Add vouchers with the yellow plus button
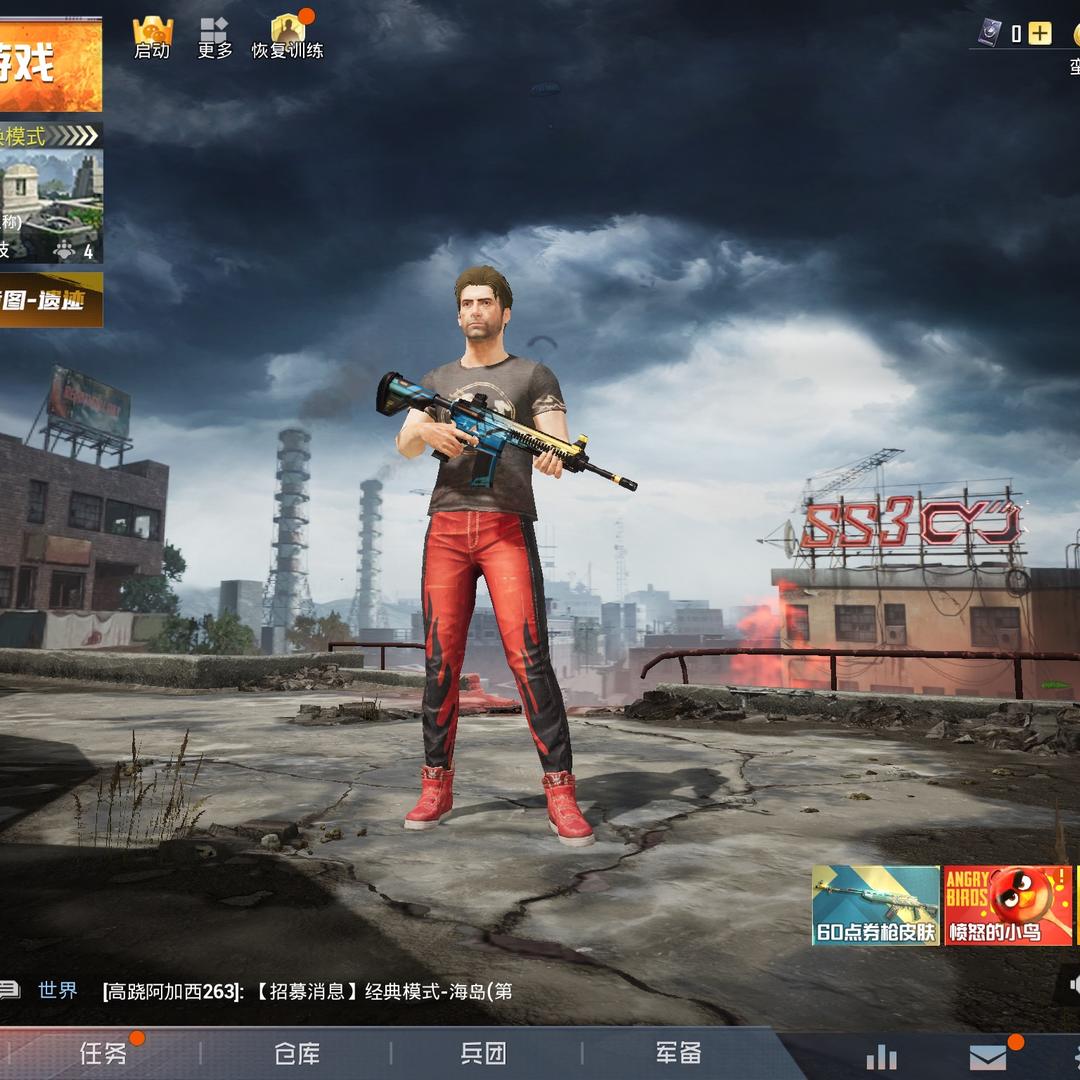Image resolution: width=1080 pixels, height=1080 pixels. point(1040,34)
